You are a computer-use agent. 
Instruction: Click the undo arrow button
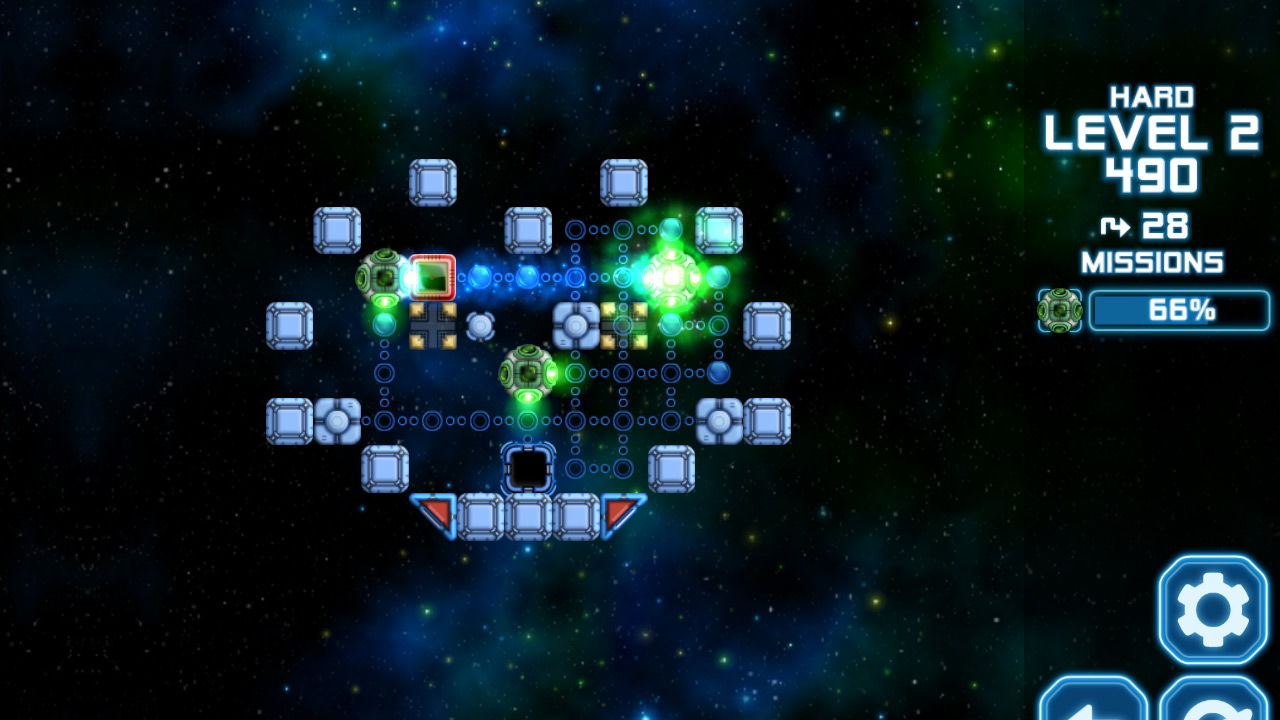point(1093,710)
